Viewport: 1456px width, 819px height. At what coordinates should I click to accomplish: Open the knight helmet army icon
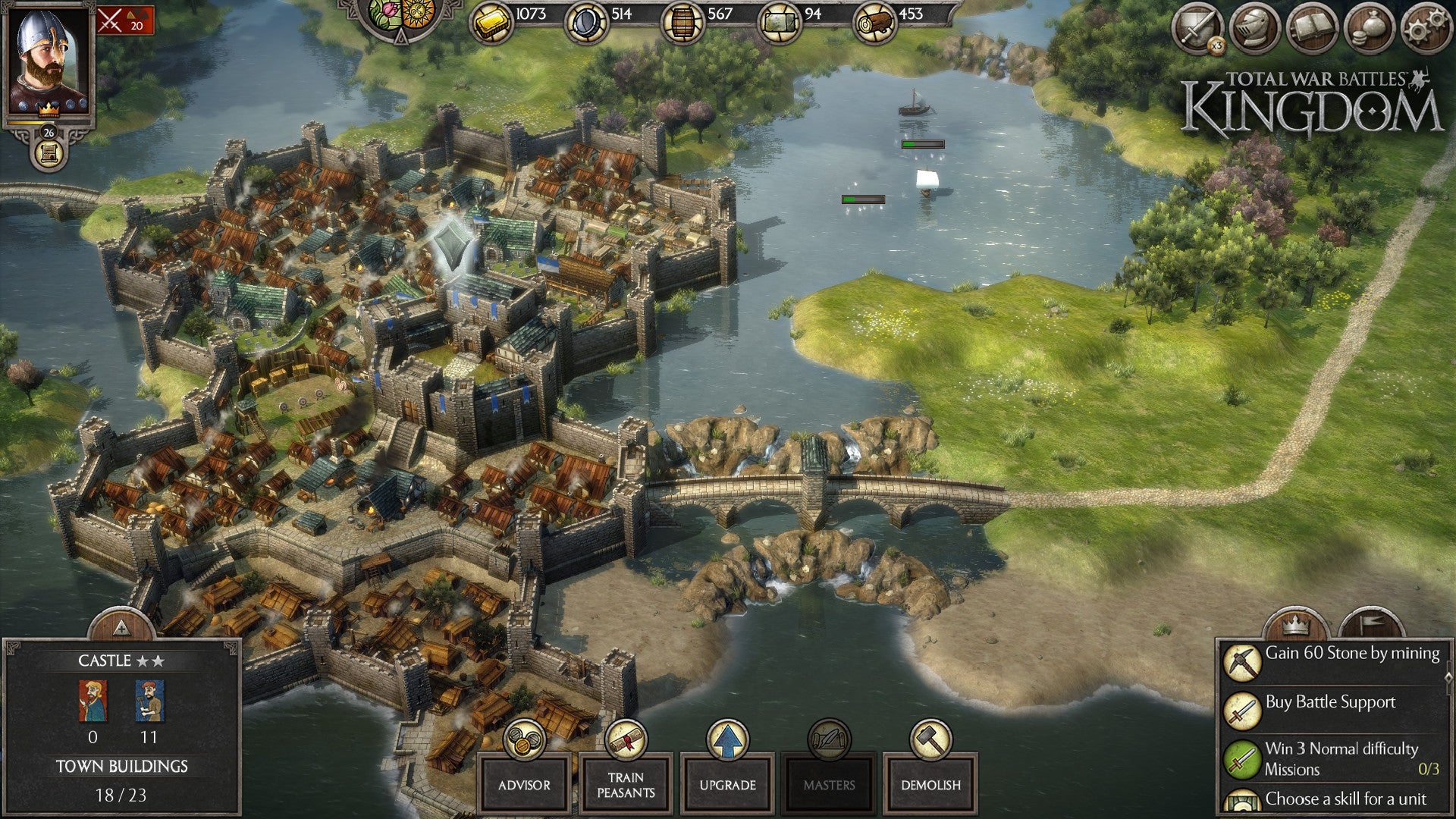coord(1255,30)
